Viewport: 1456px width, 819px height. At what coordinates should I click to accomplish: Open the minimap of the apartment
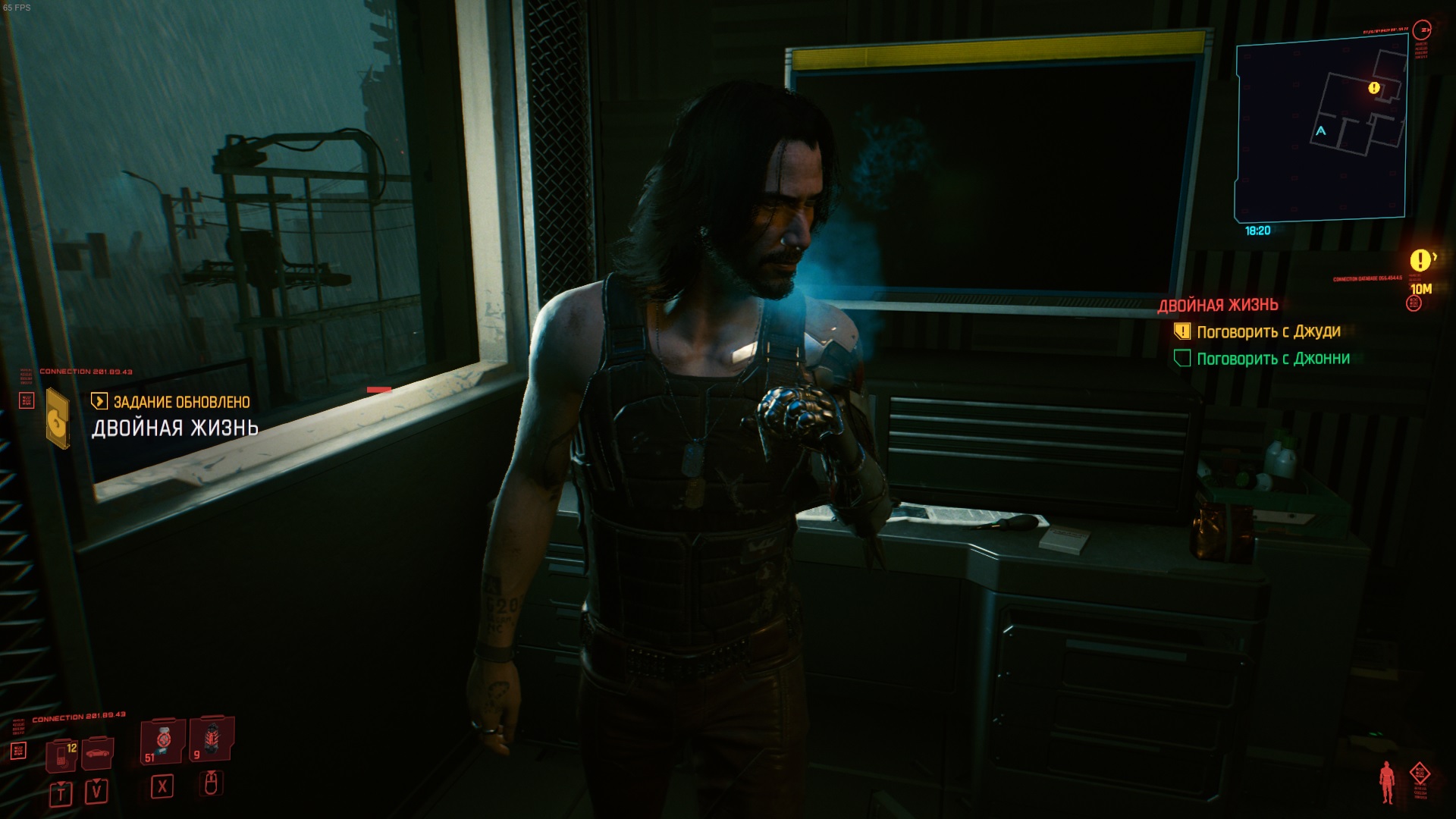click(1320, 130)
